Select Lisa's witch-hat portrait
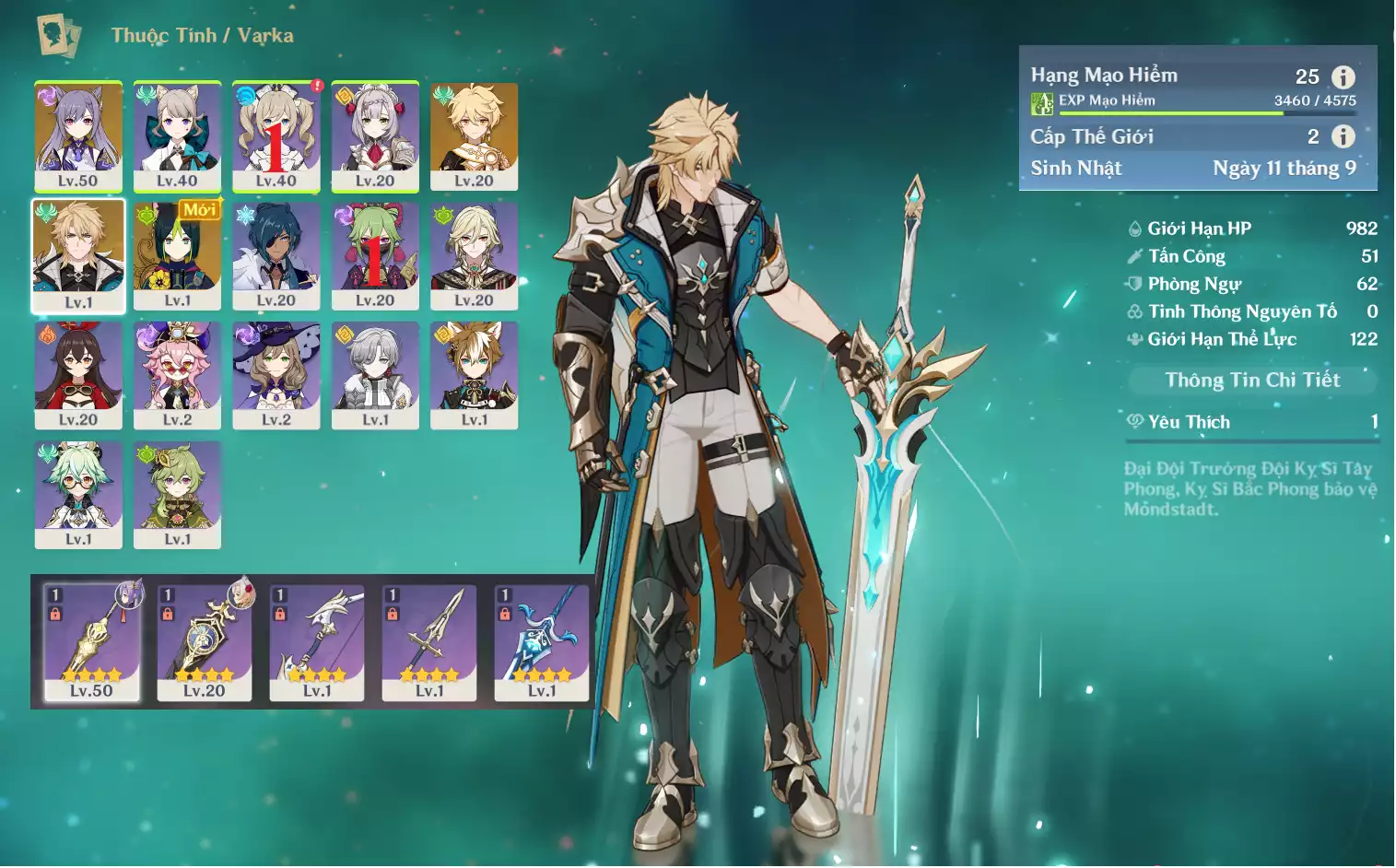This screenshot has width=1396, height=868. point(276,374)
